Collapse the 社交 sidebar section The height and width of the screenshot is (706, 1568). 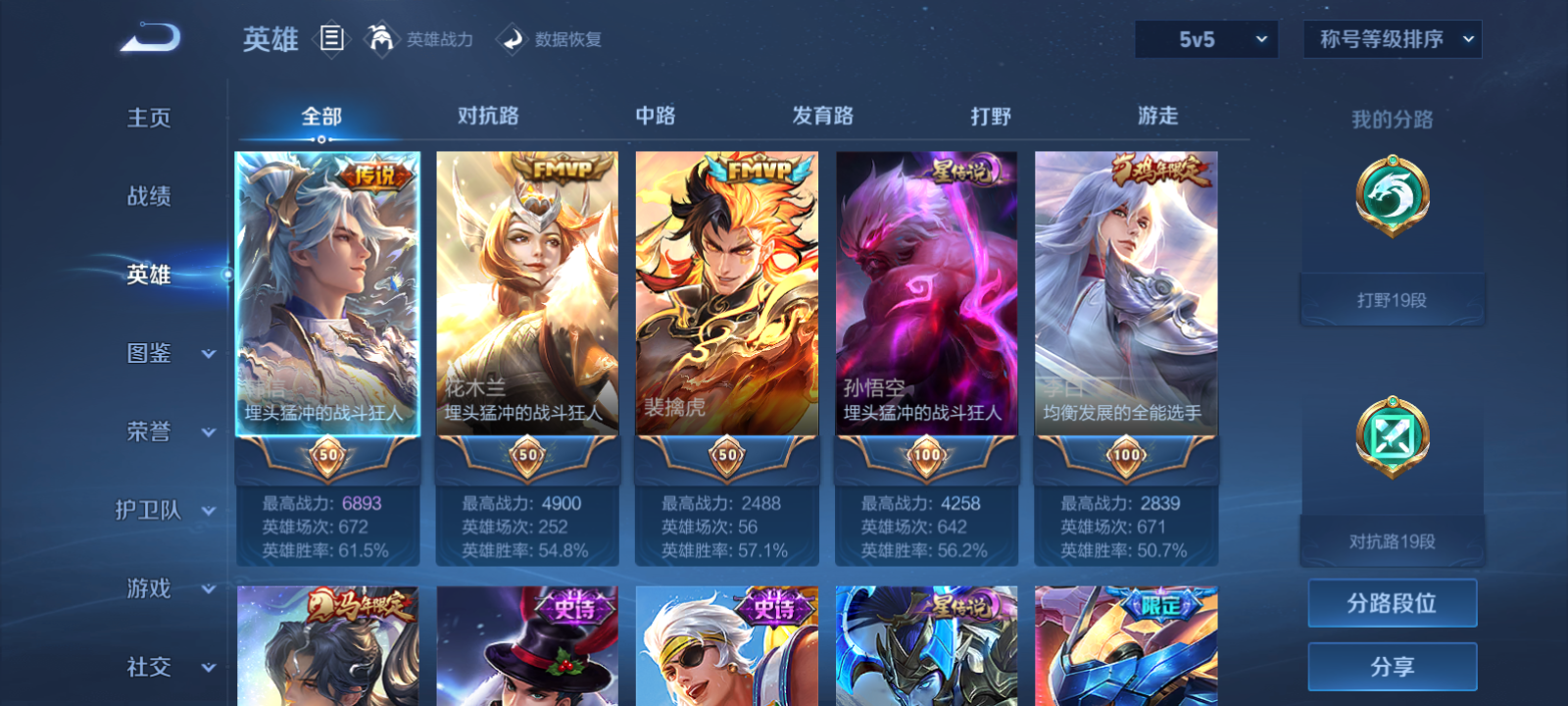pyautogui.click(x=167, y=668)
